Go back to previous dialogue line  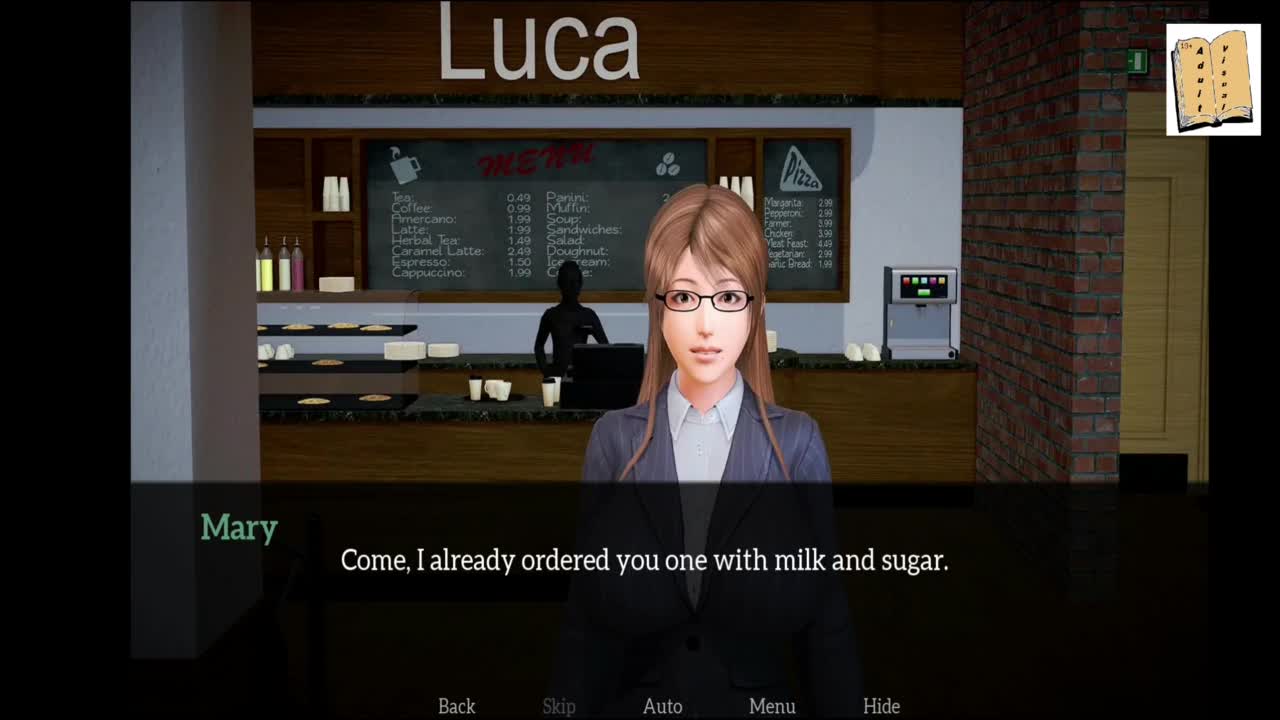pyautogui.click(x=456, y=706)
